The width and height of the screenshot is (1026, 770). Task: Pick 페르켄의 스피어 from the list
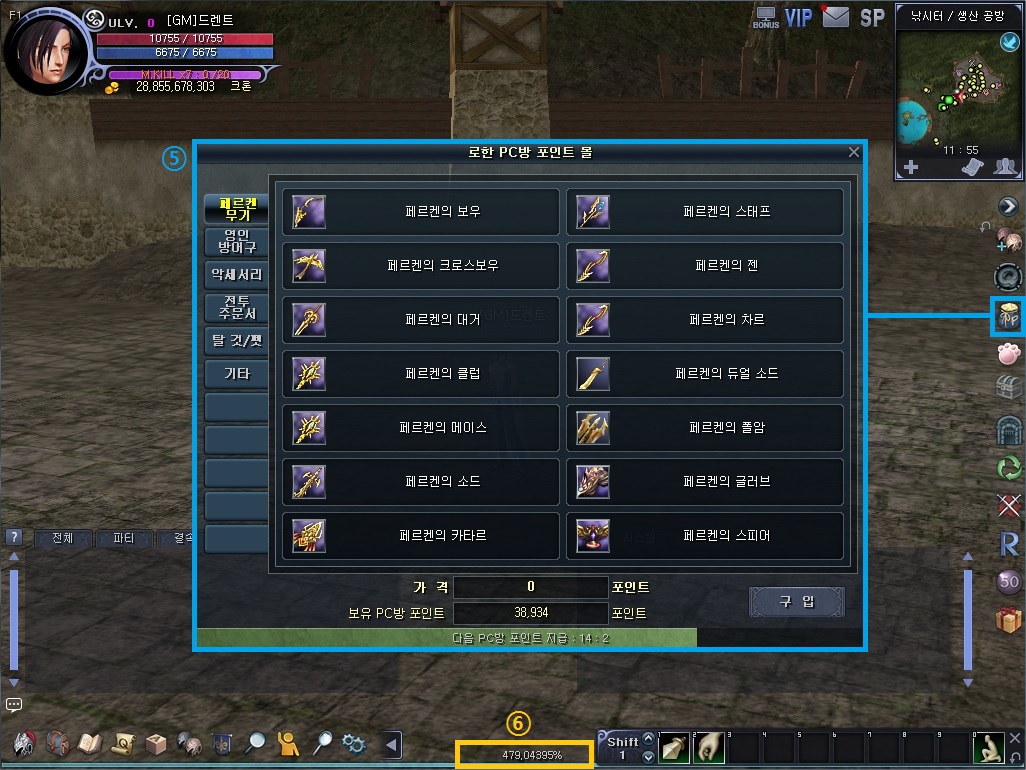click(705, 536)
